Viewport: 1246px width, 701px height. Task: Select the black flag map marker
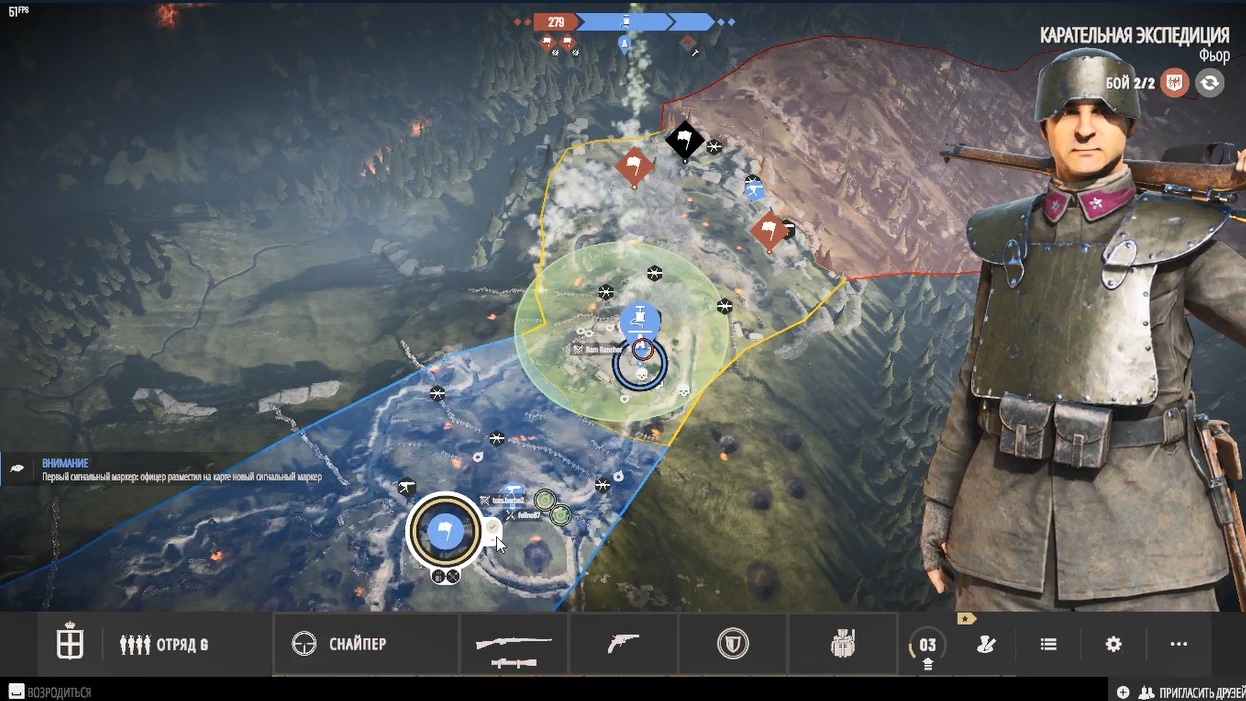685,139
